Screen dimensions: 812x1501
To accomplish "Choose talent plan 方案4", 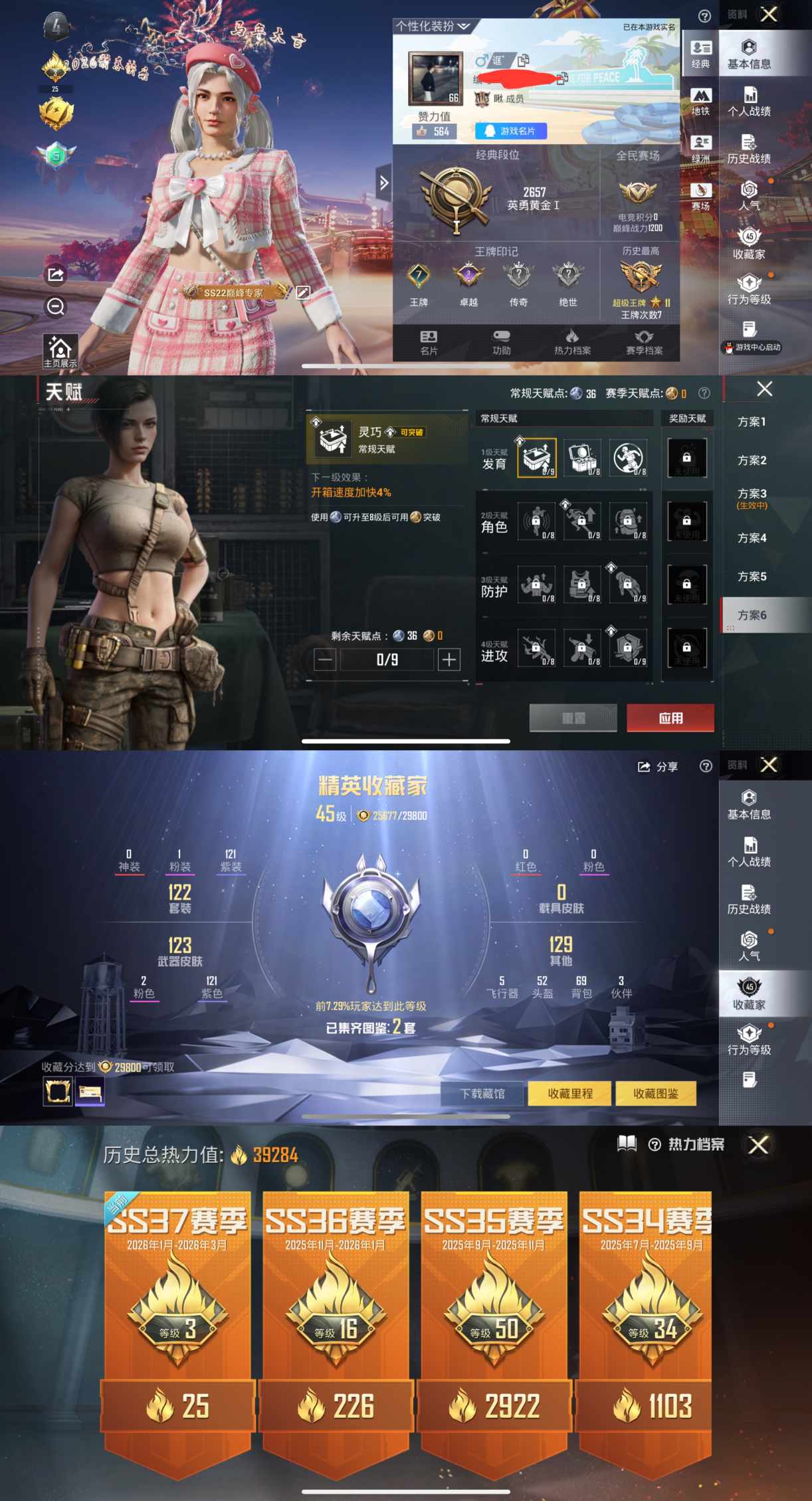I will point(752,538).
